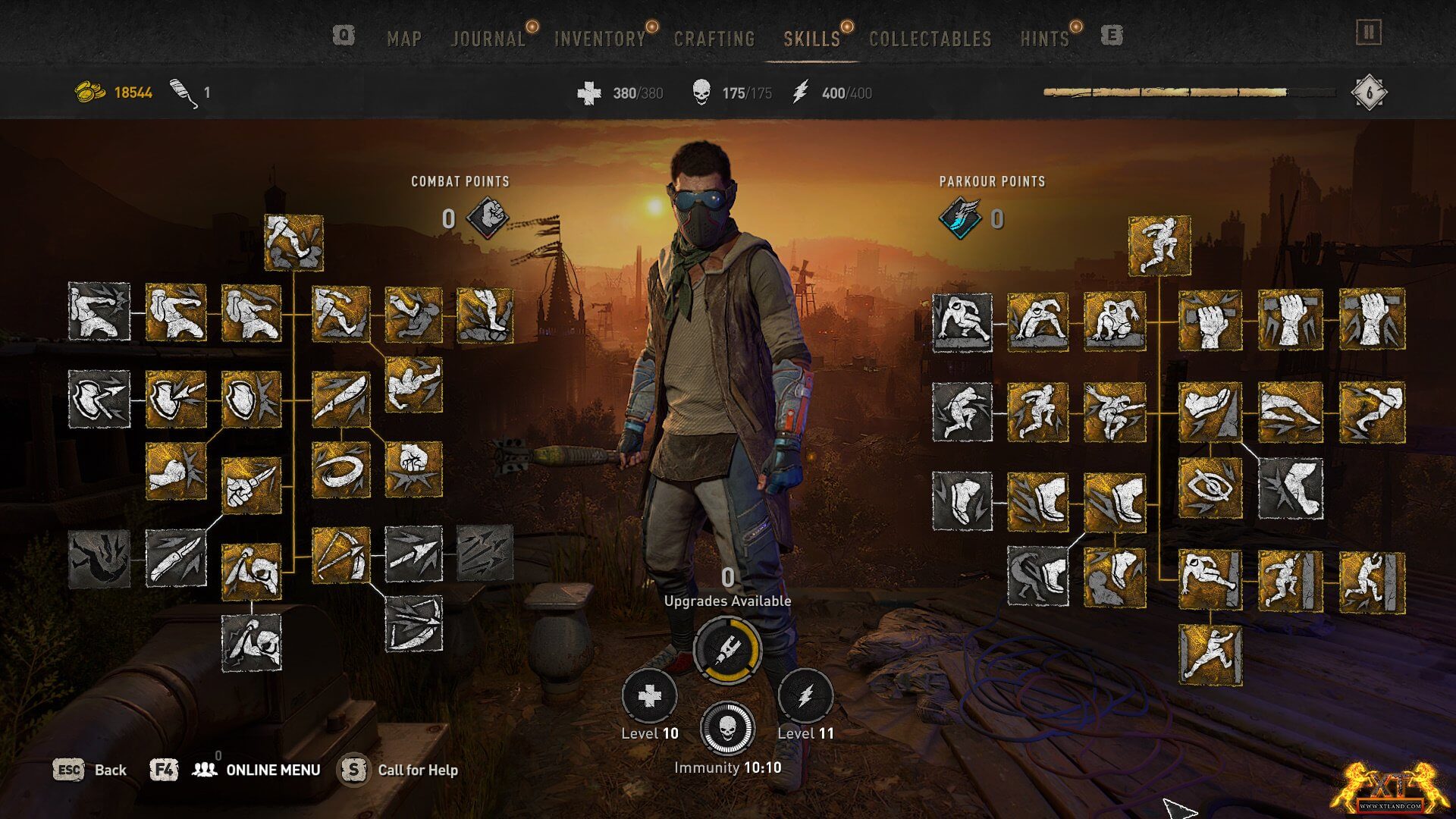This screenshot has width=1456, height=819.
Task: Switch to the Map tab
Action: 403,39
